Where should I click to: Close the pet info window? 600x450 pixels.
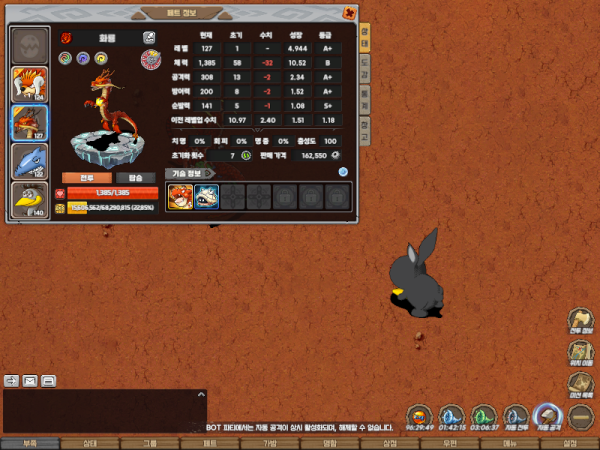[x=348, y=14]
